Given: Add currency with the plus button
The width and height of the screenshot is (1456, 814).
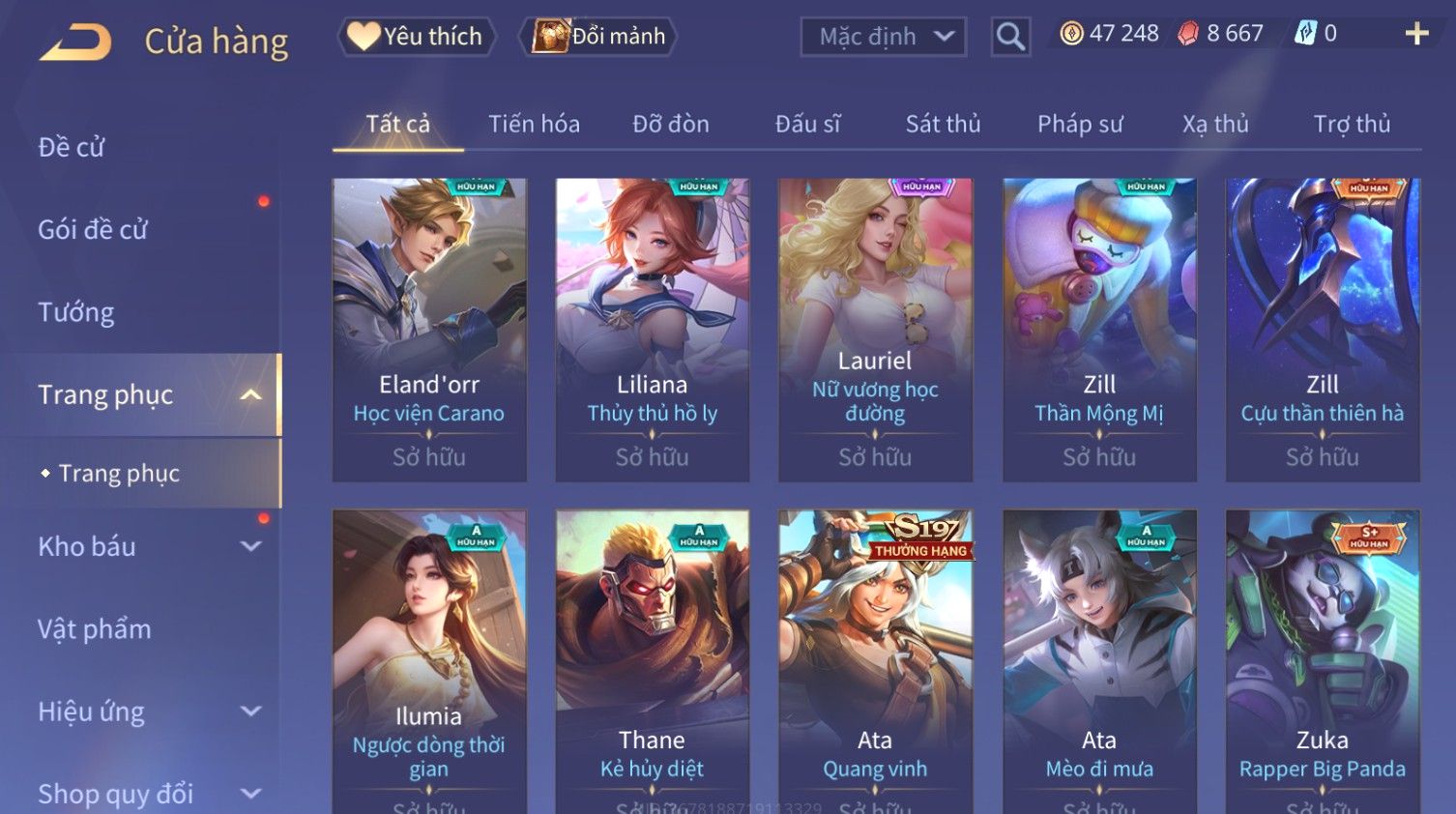Looking at the screenshot, I should click(x=1416, y=34).
